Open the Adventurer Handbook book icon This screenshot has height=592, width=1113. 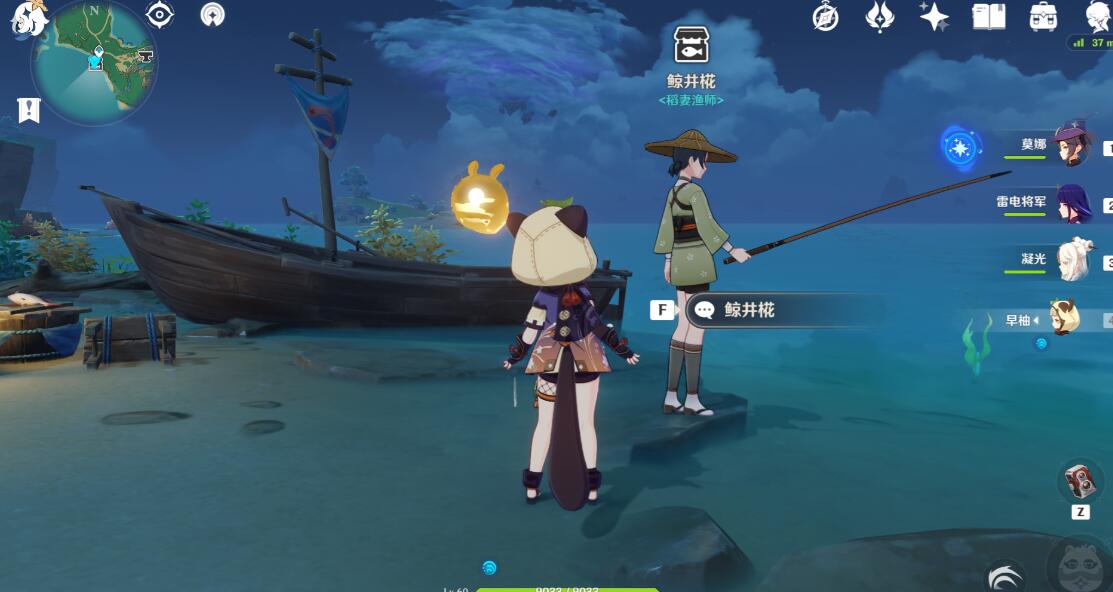tap(988, 16)
